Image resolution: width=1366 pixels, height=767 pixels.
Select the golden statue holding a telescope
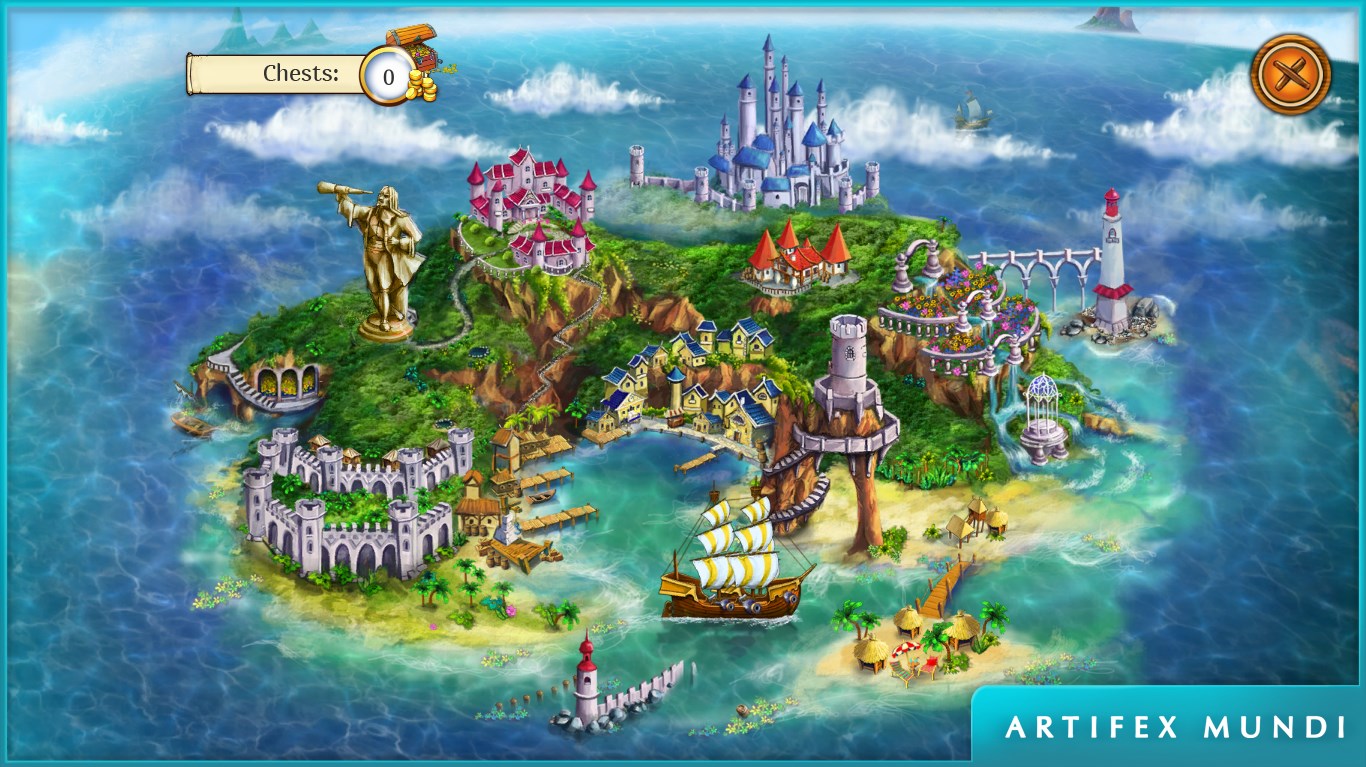pyautogui.click(x=383, y=260)
